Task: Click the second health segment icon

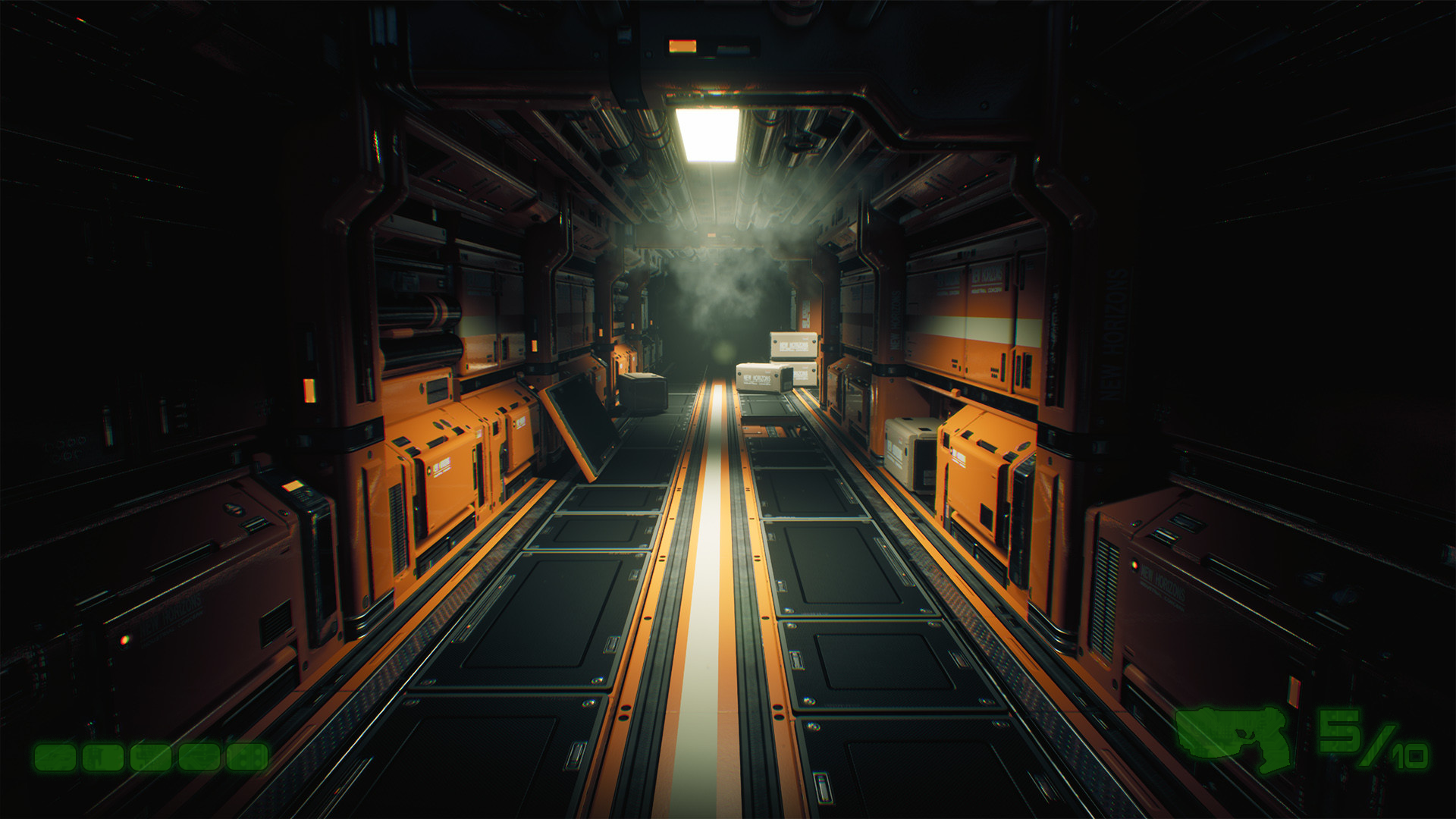Action: click(103, 758)
